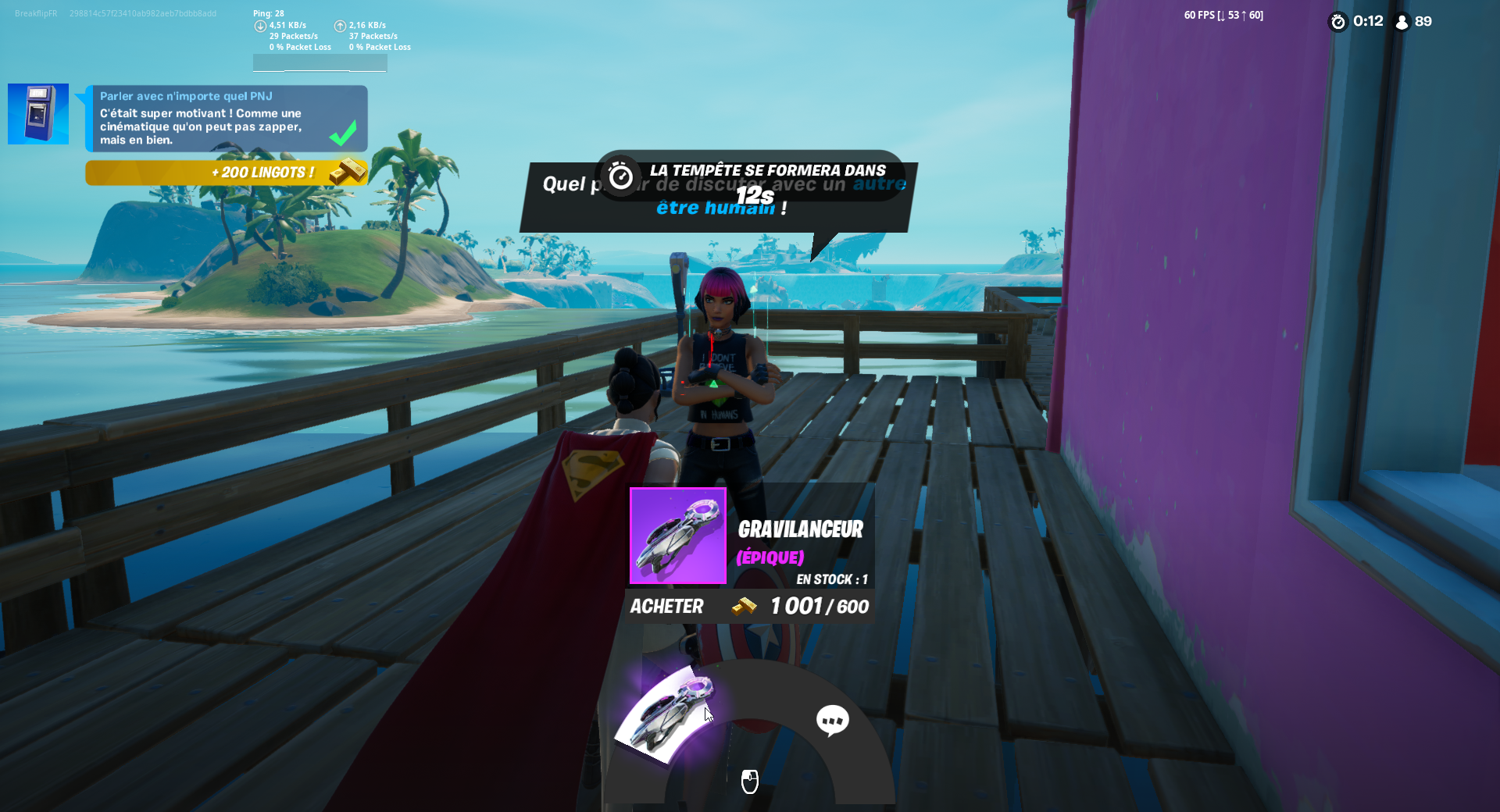Image resolution: width=1500 pixels, height=812 pixels.
Task: Click the match timer stopwatch icon showing 0:12
Action: (1337, 22)
